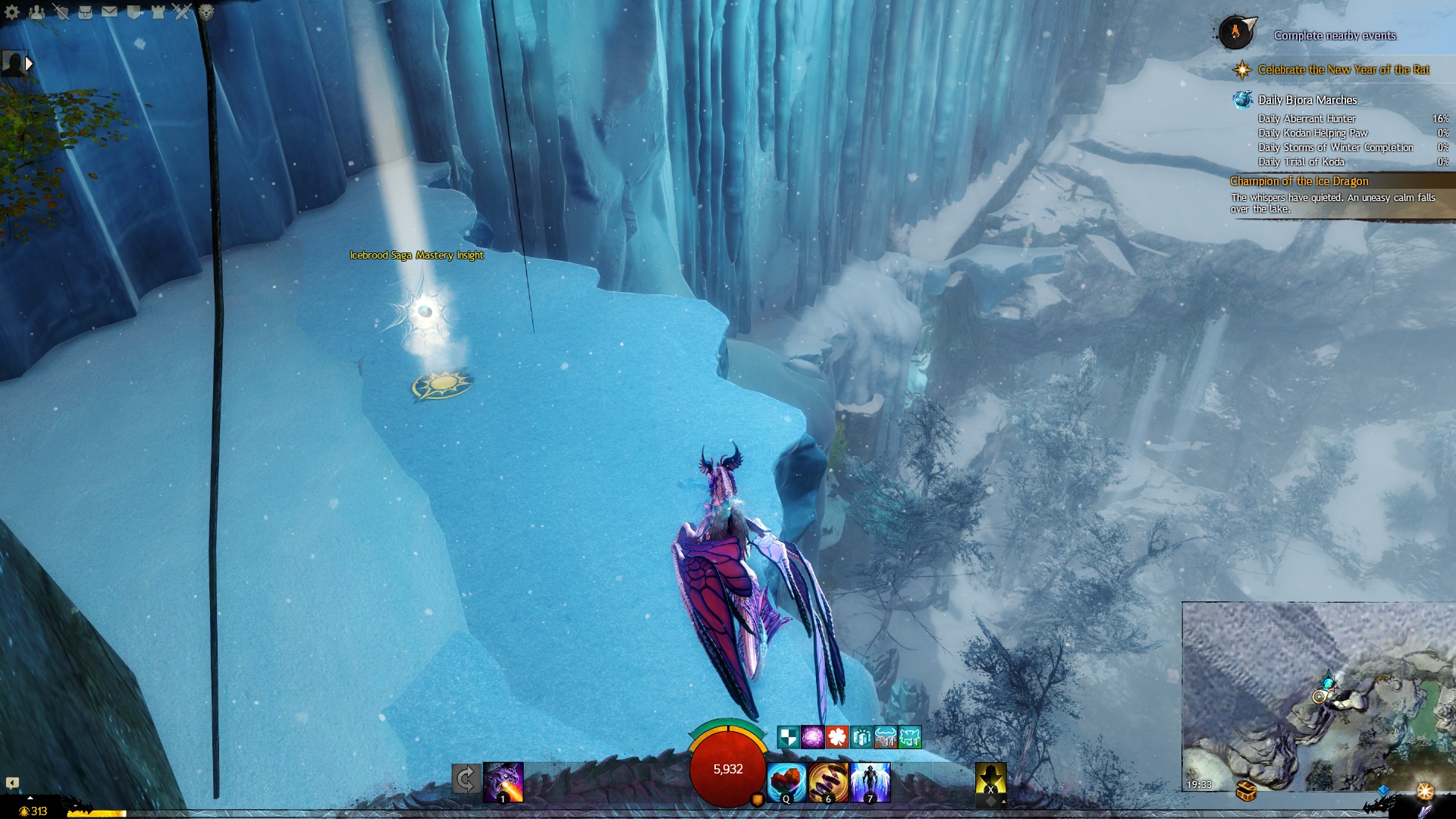The width and height of the screenshot is (1456, 819).
Task: Use the heart healing skill
Action: pos(786,782)
